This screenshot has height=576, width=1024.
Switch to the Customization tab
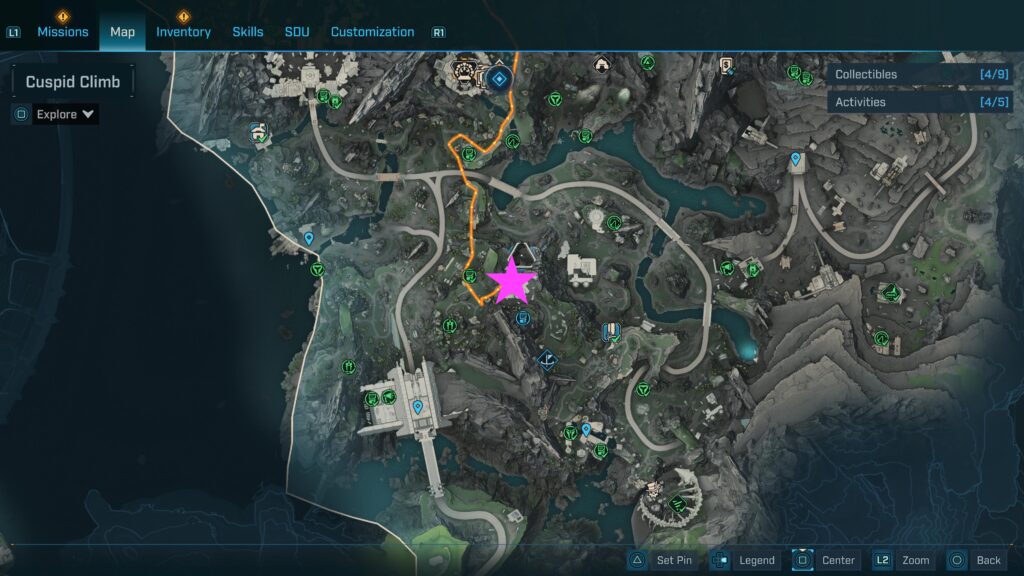click(x=372, y=32)
